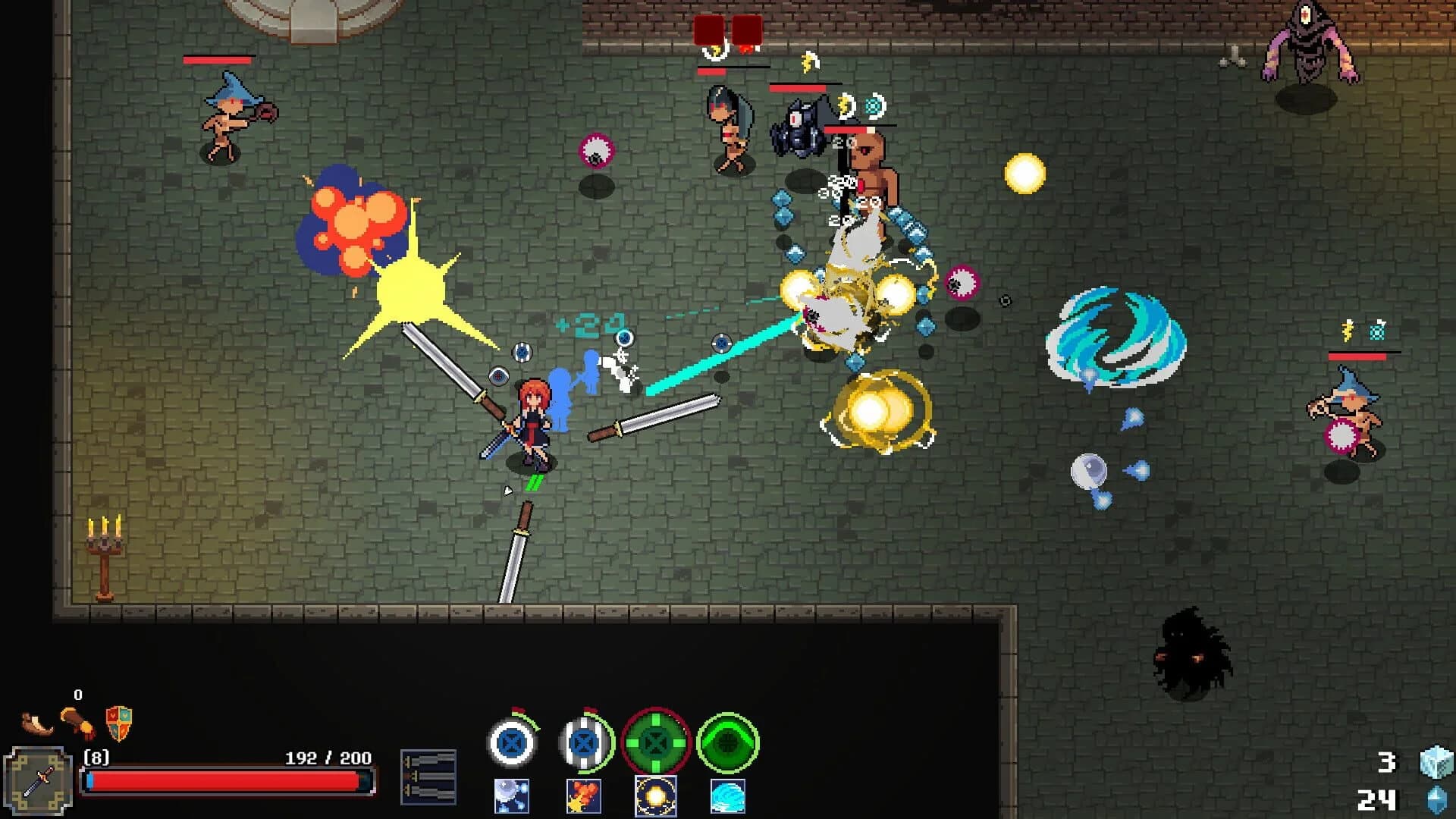Screen dimensions: 1456x819
Task: Click the 192 / 200 health text
Action: click(x=328, y=757)
